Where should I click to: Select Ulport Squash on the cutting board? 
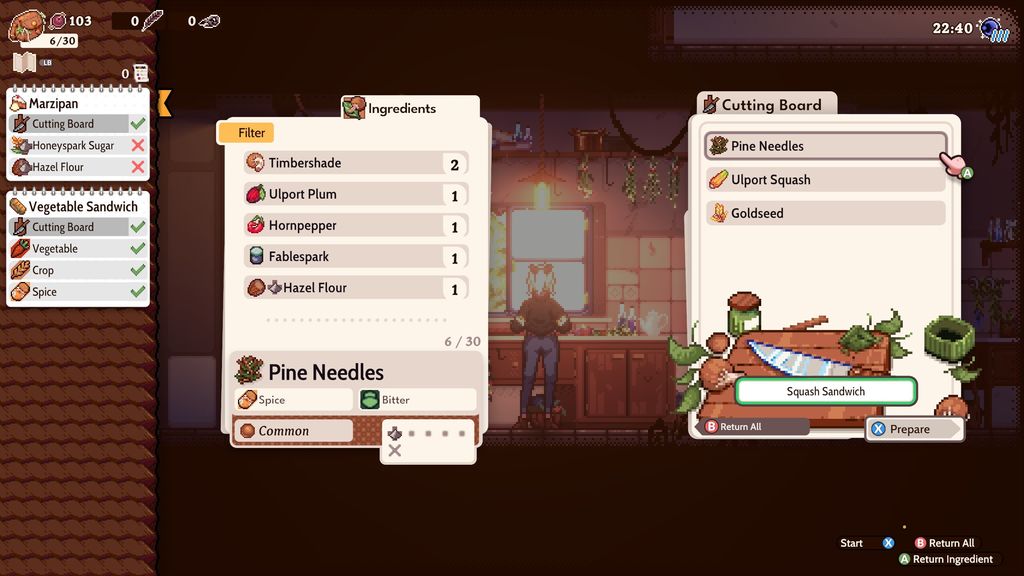click(x=825, y=180)
